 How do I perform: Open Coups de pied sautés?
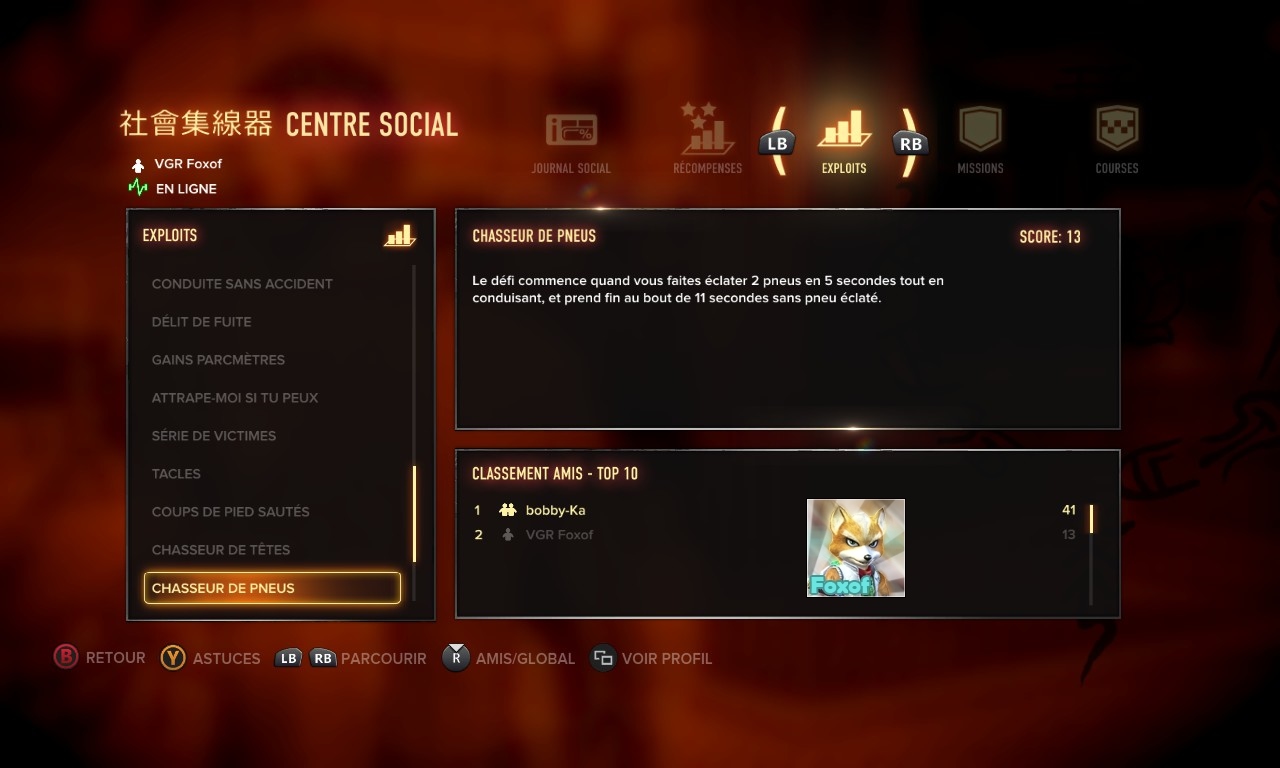click(230, 512)
